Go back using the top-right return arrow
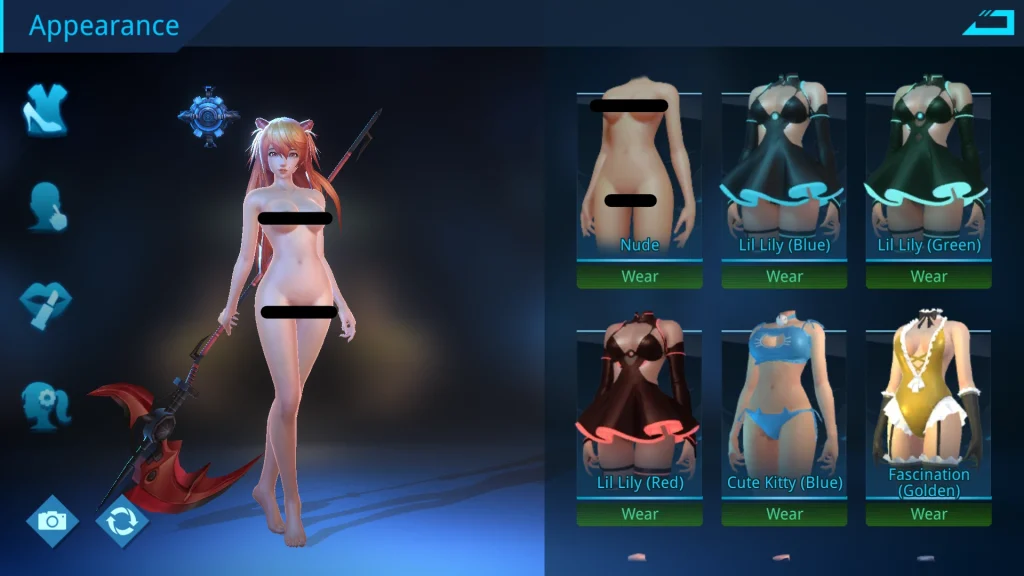1024x576 pixels. (x=988, y=23)
